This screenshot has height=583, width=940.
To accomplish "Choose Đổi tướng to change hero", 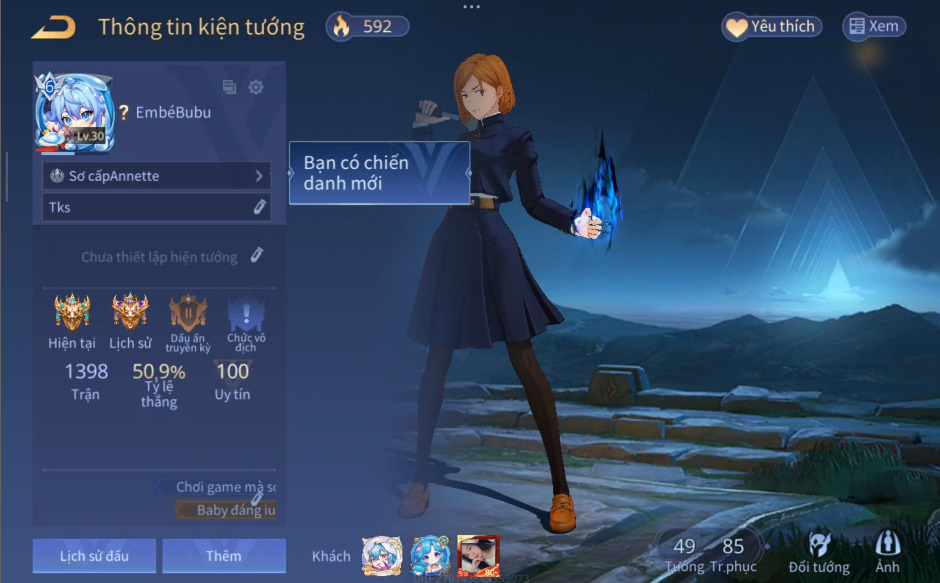I will 819,553.
